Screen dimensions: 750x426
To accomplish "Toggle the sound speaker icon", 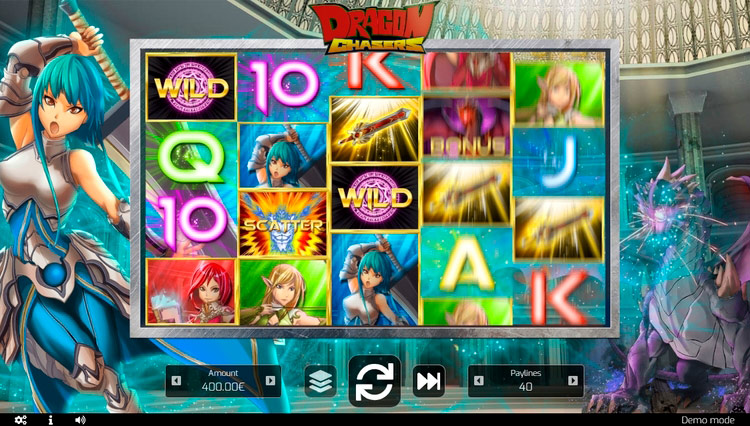I will coord(80,420).
